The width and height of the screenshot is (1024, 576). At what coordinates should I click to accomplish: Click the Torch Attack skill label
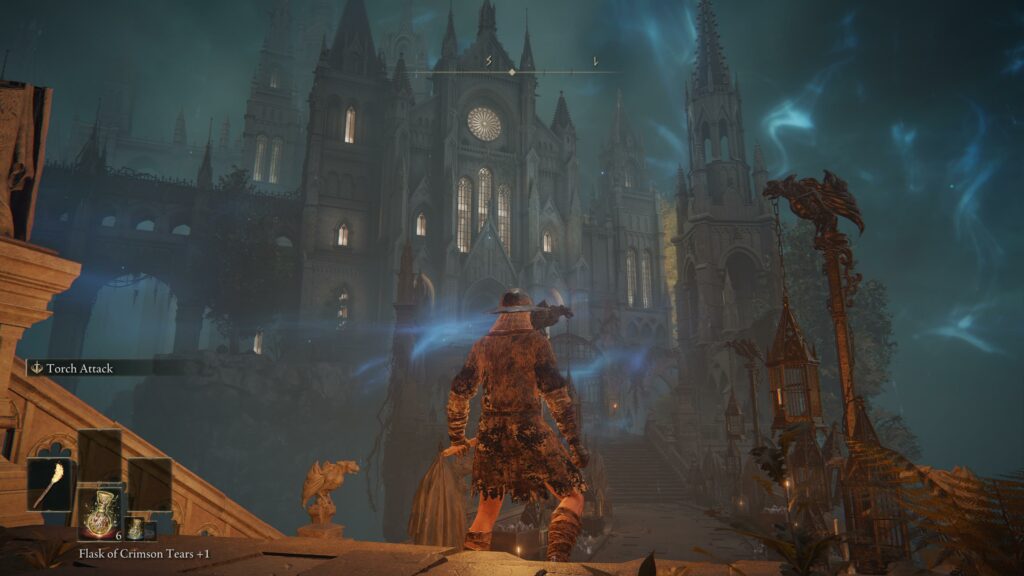click(79, 368)
